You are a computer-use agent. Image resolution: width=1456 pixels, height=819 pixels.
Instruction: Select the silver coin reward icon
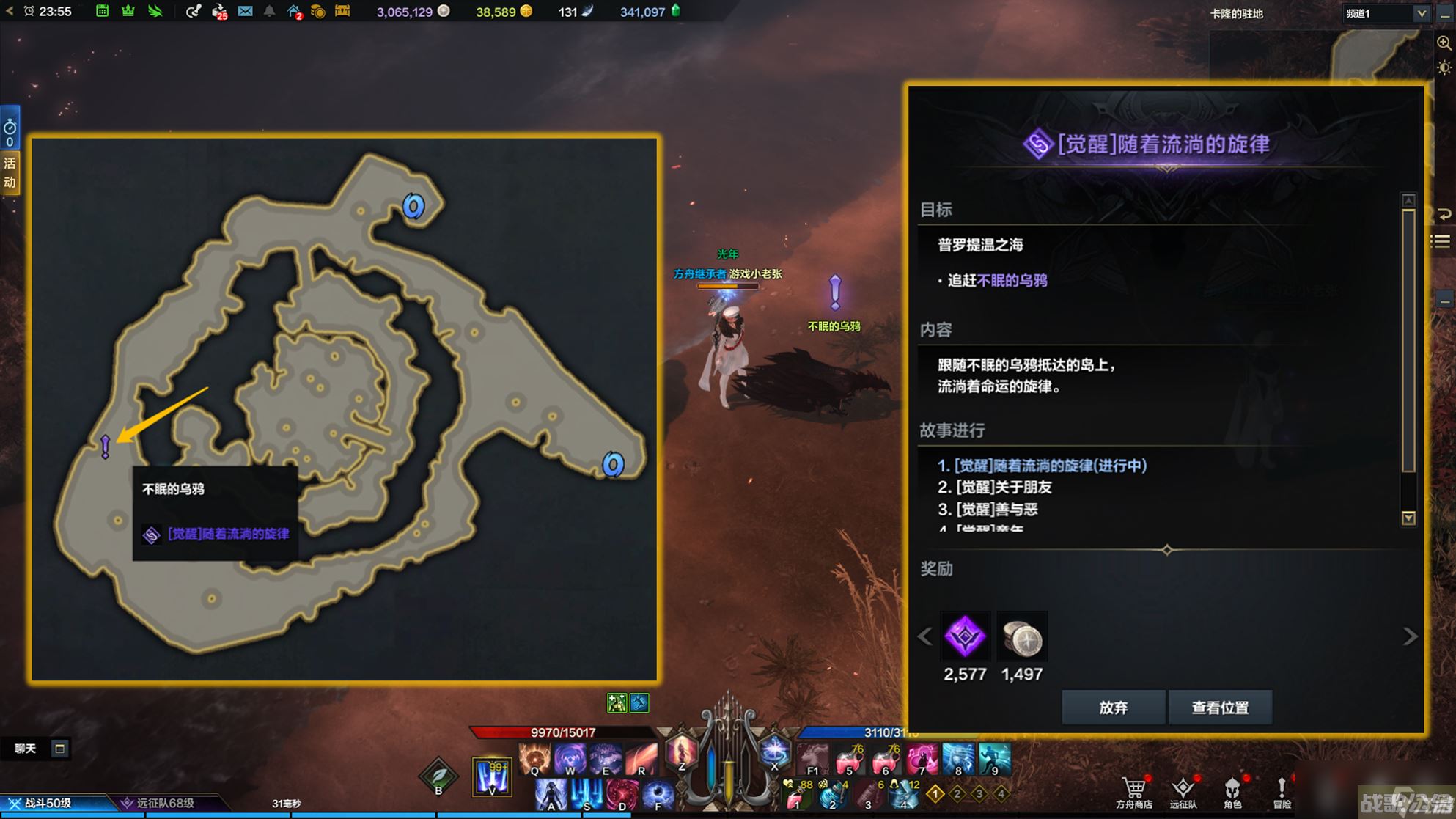1022,636
